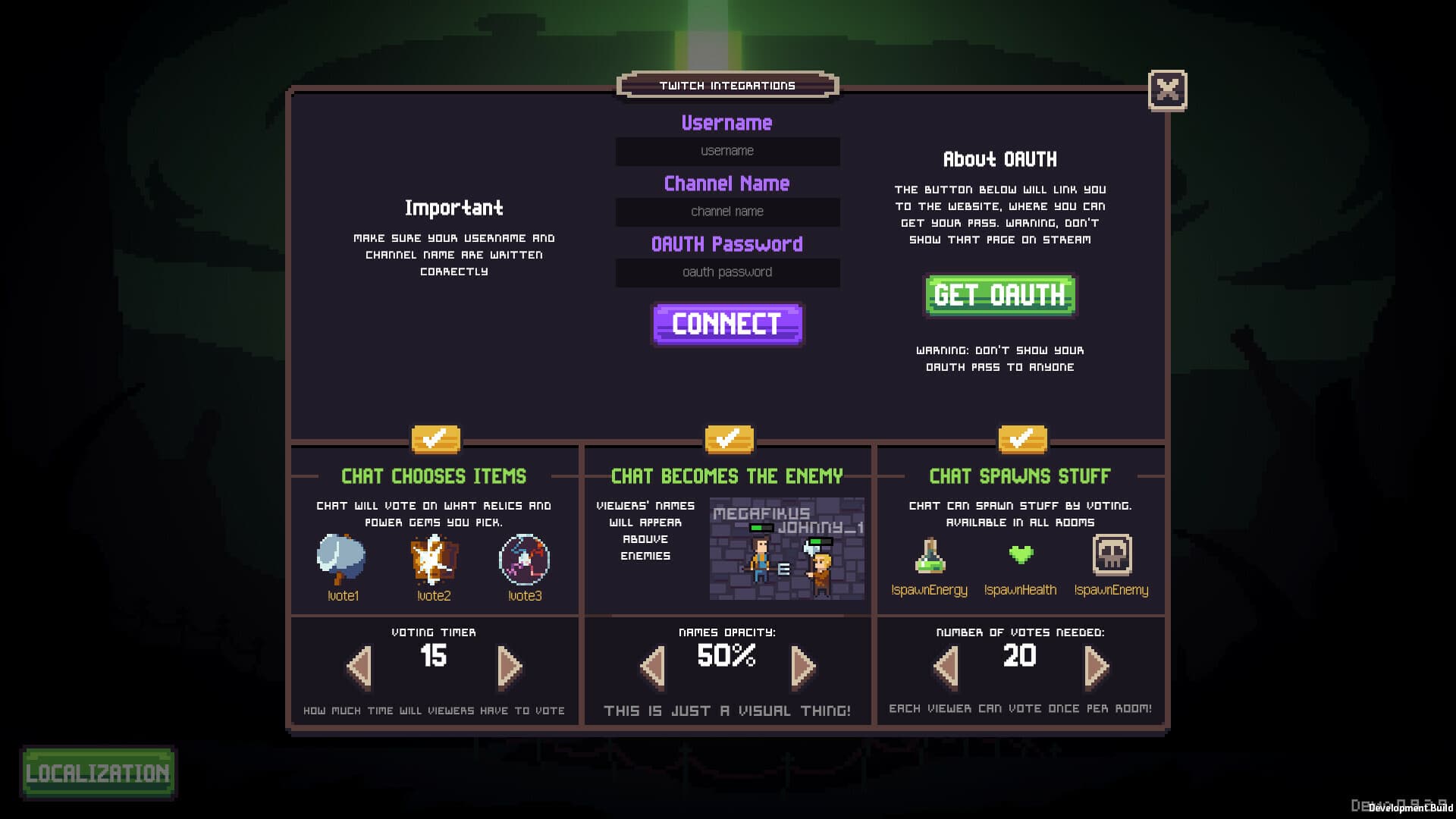
Task: Click the right arrow beside names opacity
Action: click(x=802, y=664)
